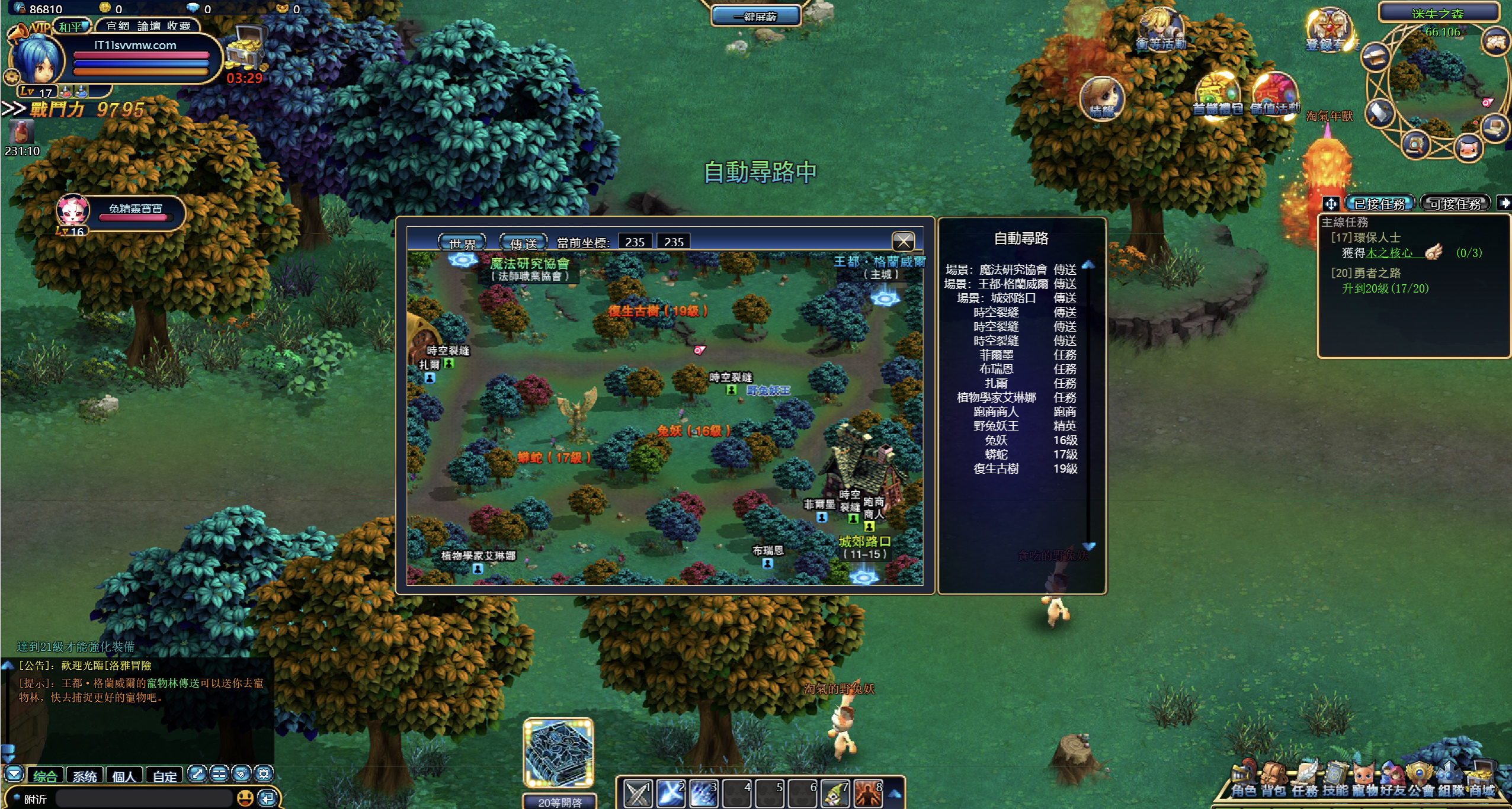Image resolution: width=1512 pixels, height=809 pixels.
Task: Use the blue slash skill in slot 2
Action: tap(671, 794)
